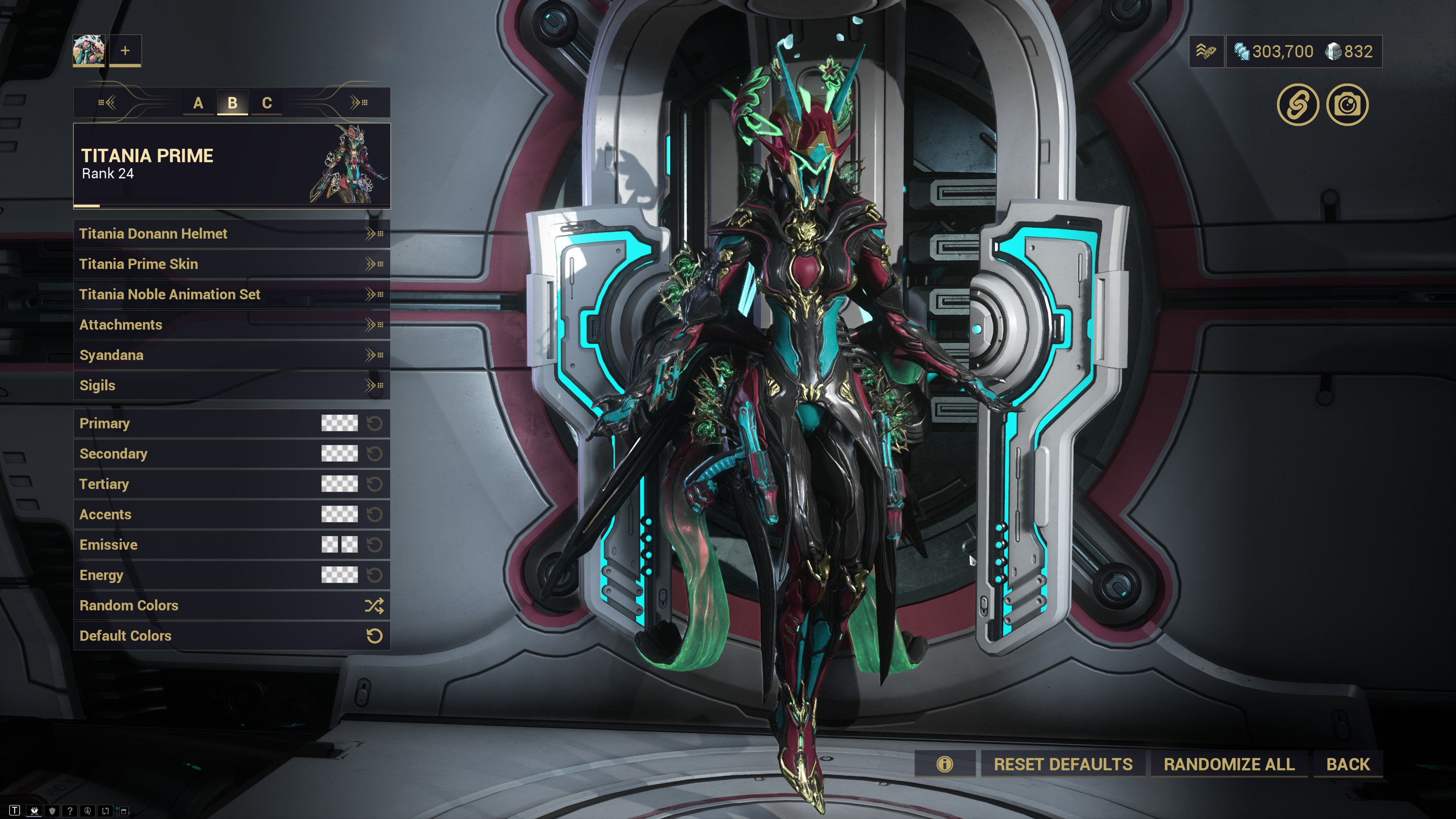Click Randomize All
Viewport: 1456px width, 819px height.
1229,764
